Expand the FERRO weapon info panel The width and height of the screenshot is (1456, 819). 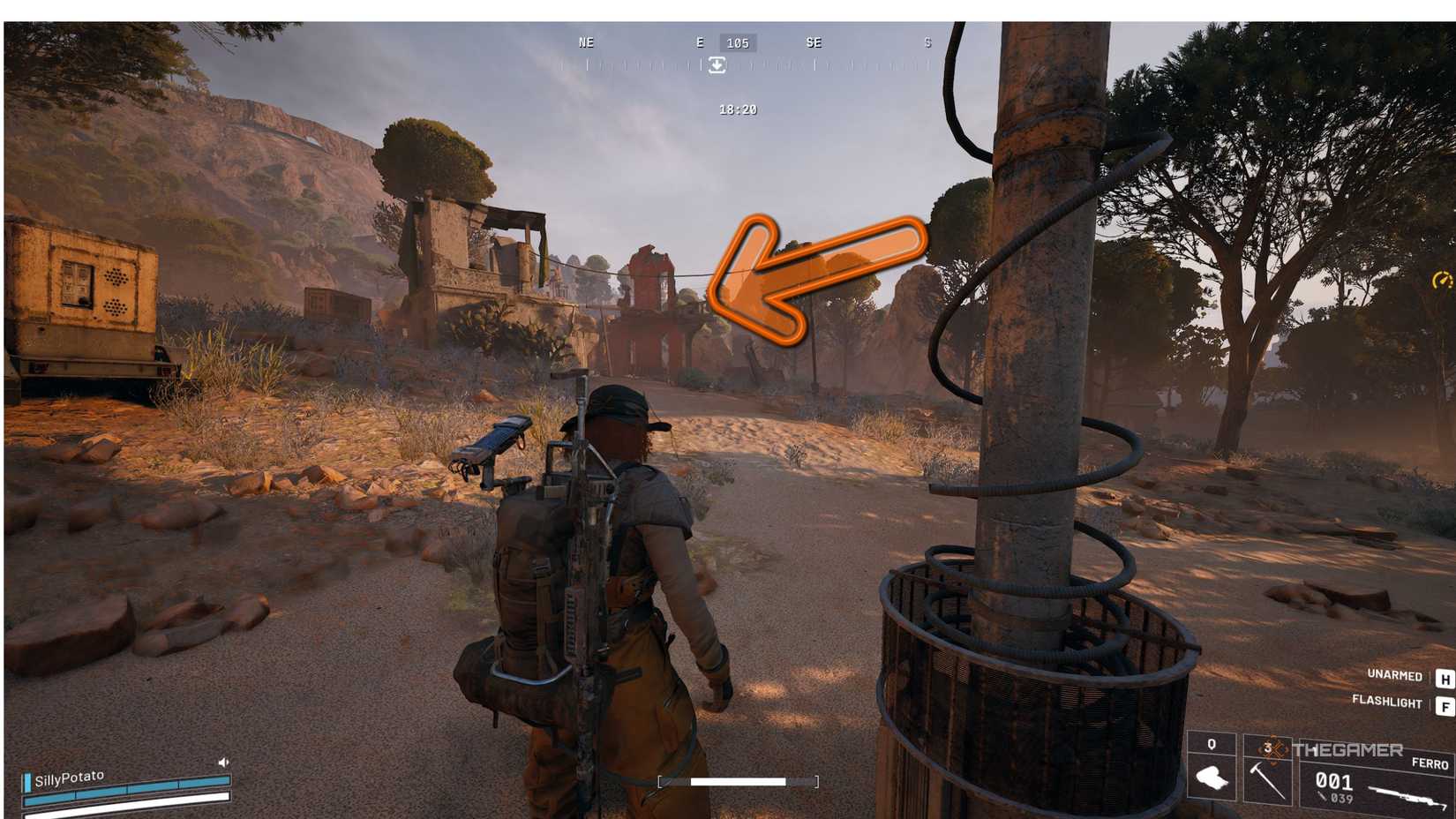tap(1430, 763)
